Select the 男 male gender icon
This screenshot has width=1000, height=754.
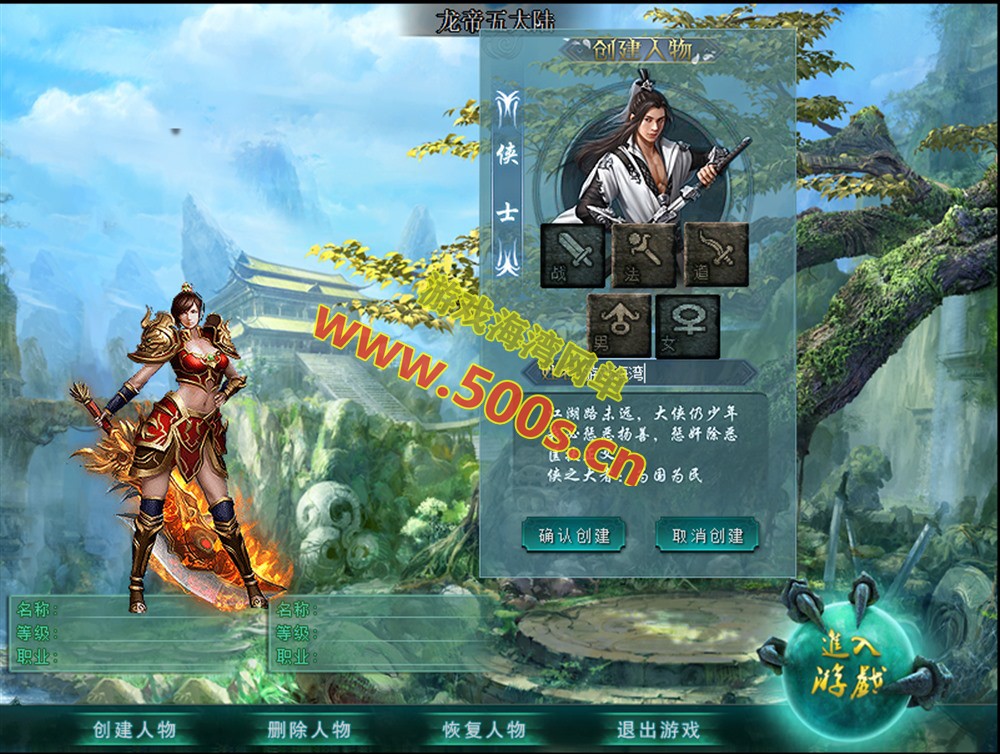(x=619, y=326)
